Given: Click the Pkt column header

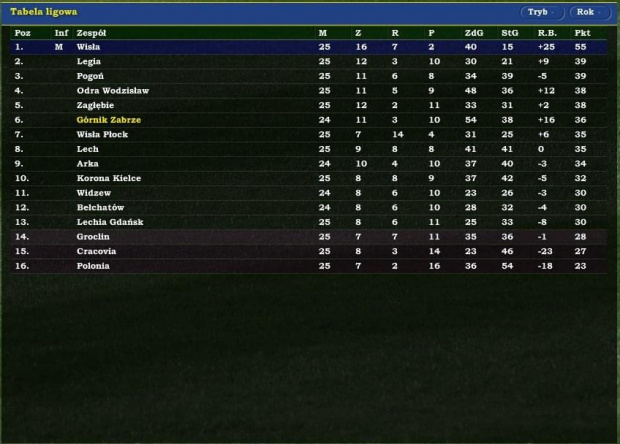Looking at the screenshot, I should coord(582,33).
